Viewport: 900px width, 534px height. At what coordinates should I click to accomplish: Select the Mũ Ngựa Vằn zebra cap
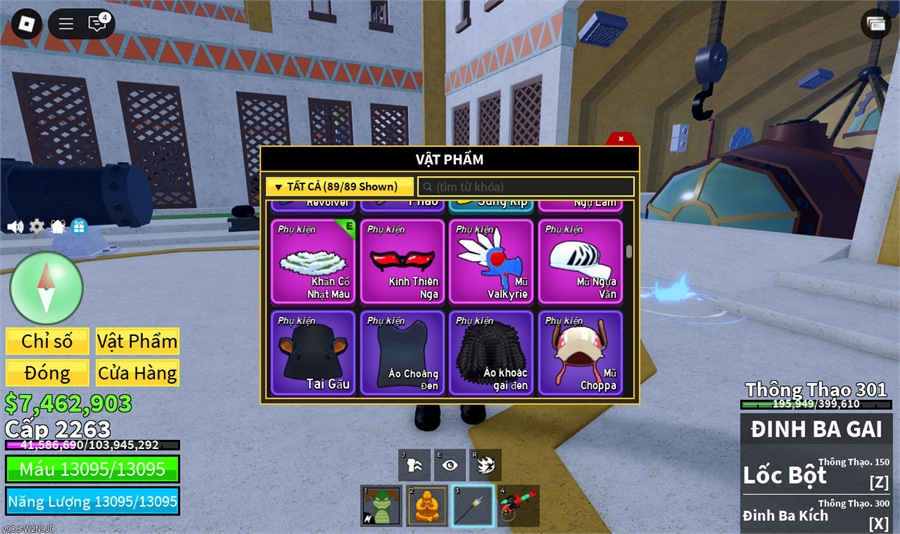(580, 261)
